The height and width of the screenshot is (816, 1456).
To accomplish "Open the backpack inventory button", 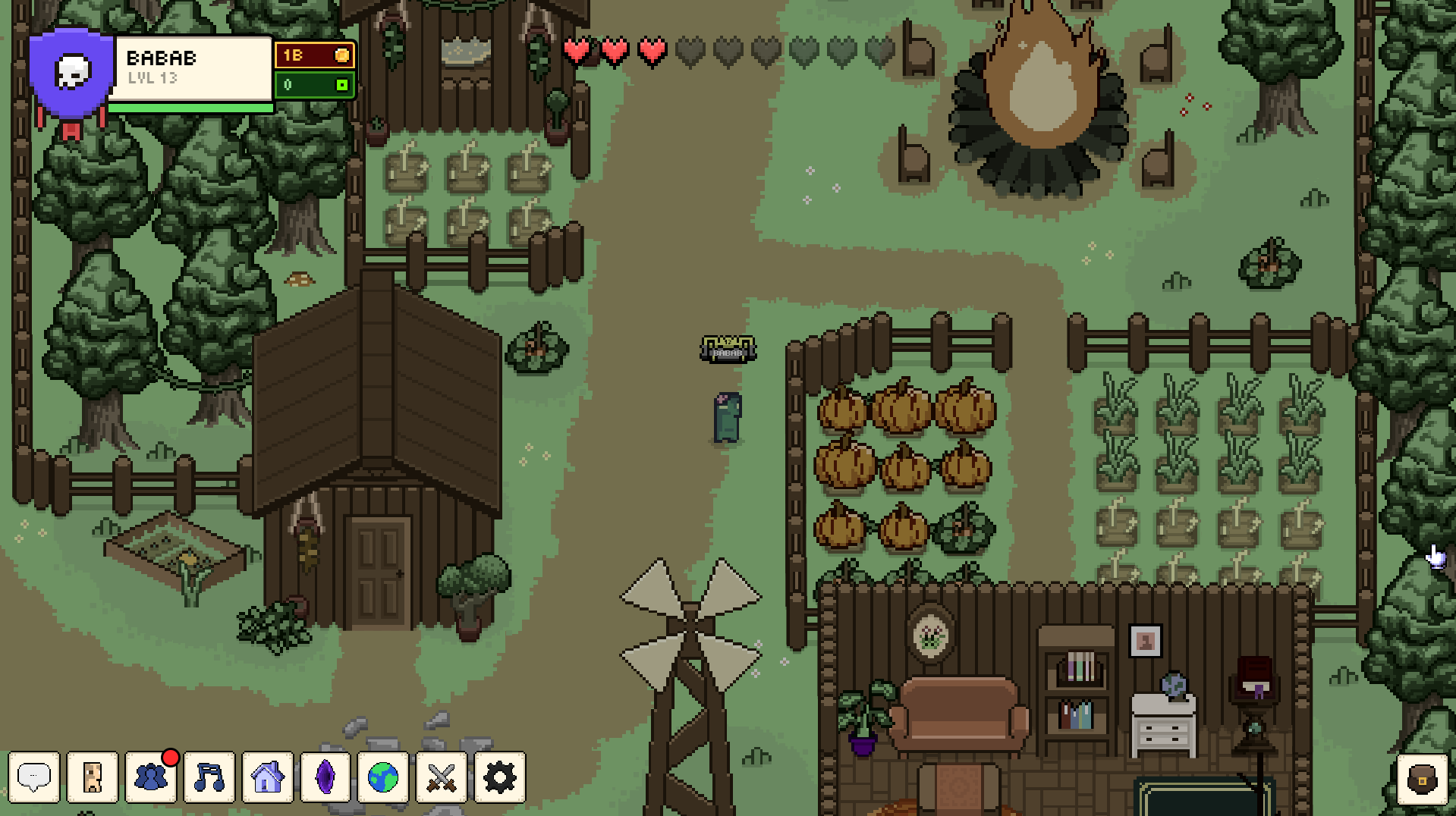I will 1422,779.
